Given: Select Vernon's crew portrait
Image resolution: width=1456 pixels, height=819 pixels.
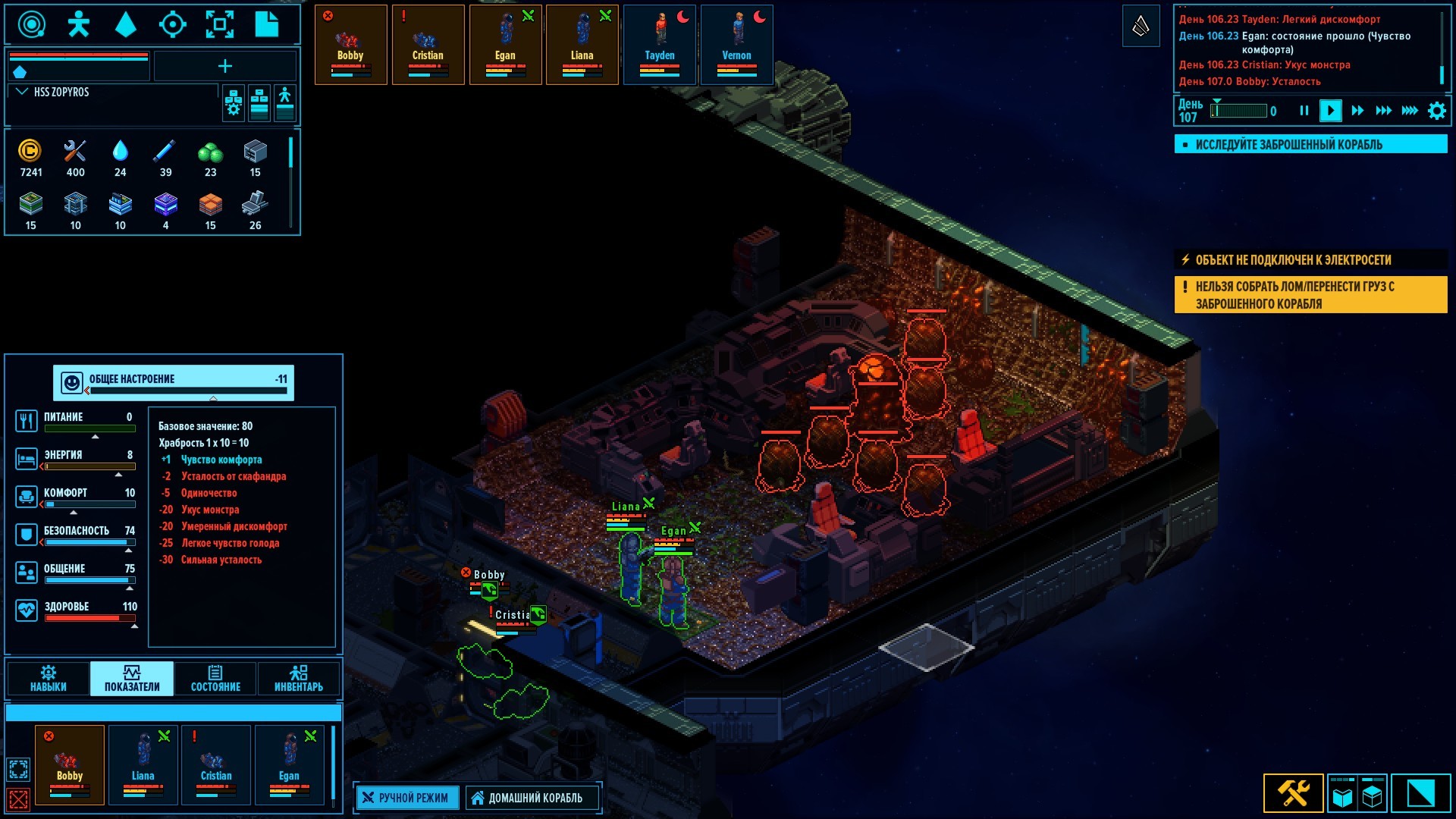Looking at the screenshot, I should point(737,44).
